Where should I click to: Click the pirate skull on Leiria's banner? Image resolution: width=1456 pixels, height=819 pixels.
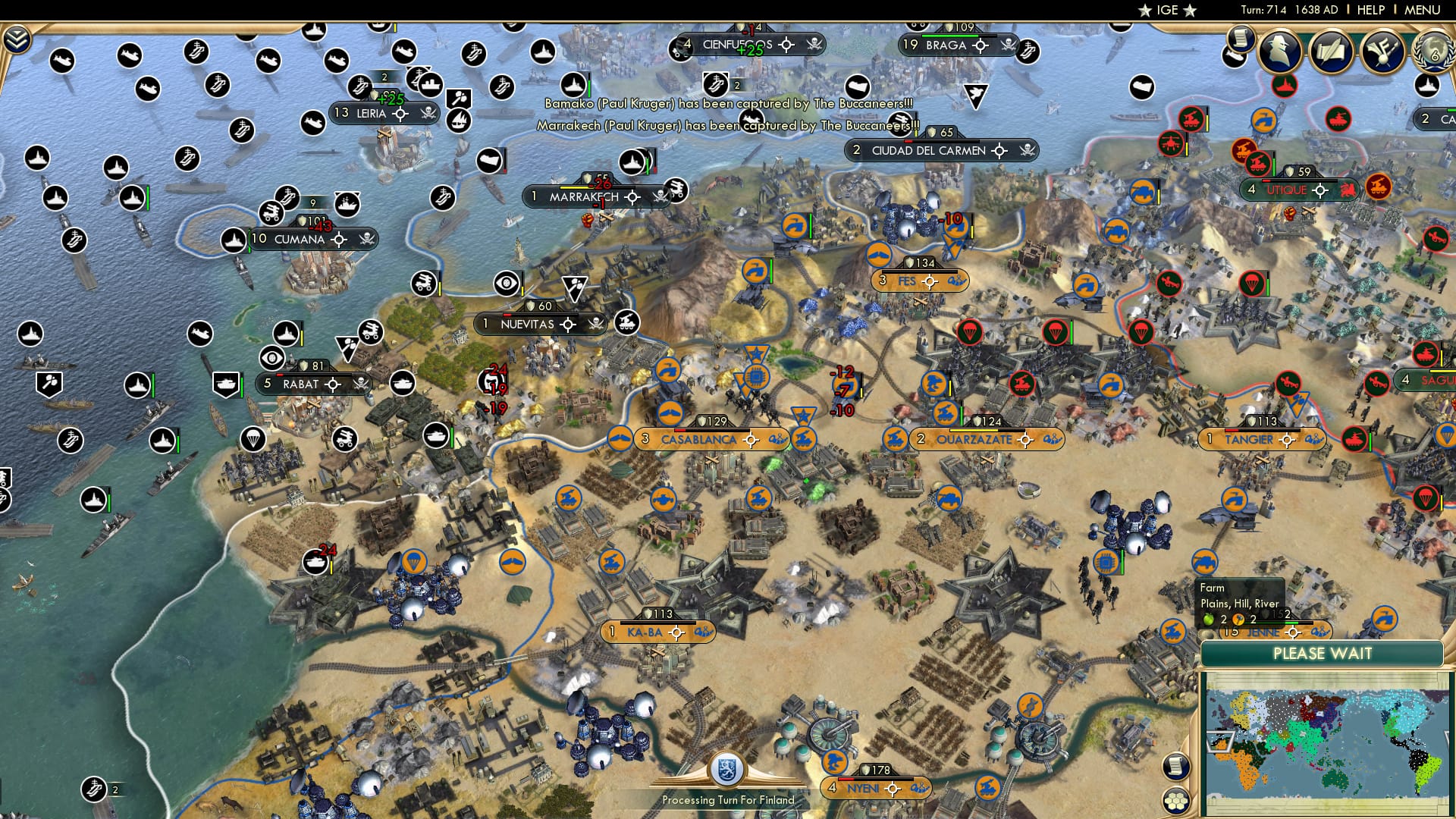428,112
